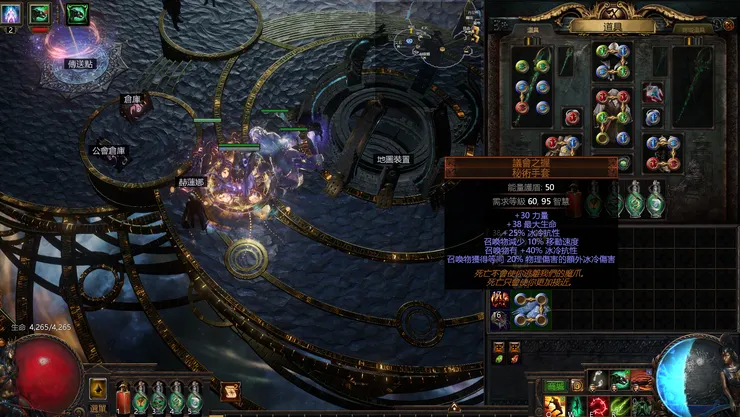Activate the red spiral skill on E

[x=598, y=406]
